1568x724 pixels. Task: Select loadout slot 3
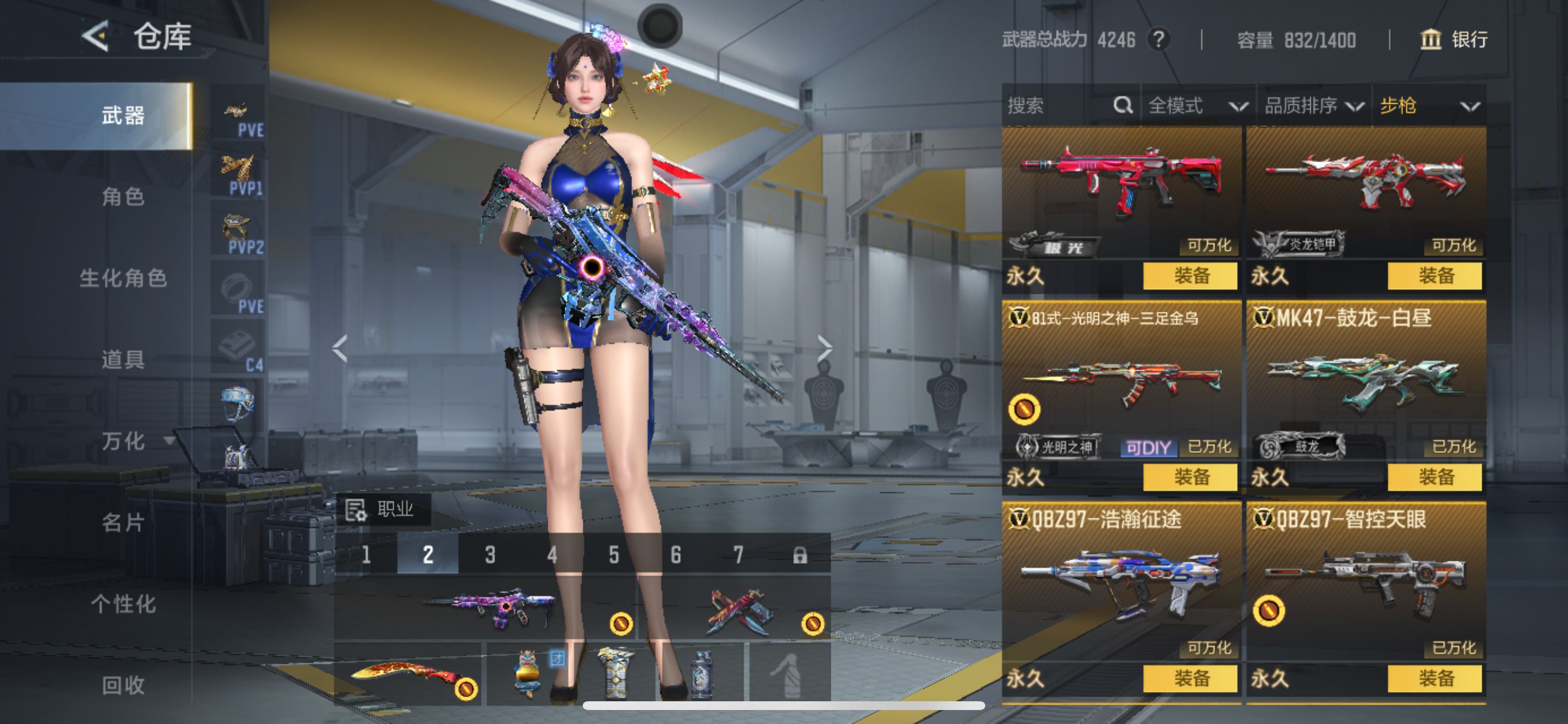490,554
